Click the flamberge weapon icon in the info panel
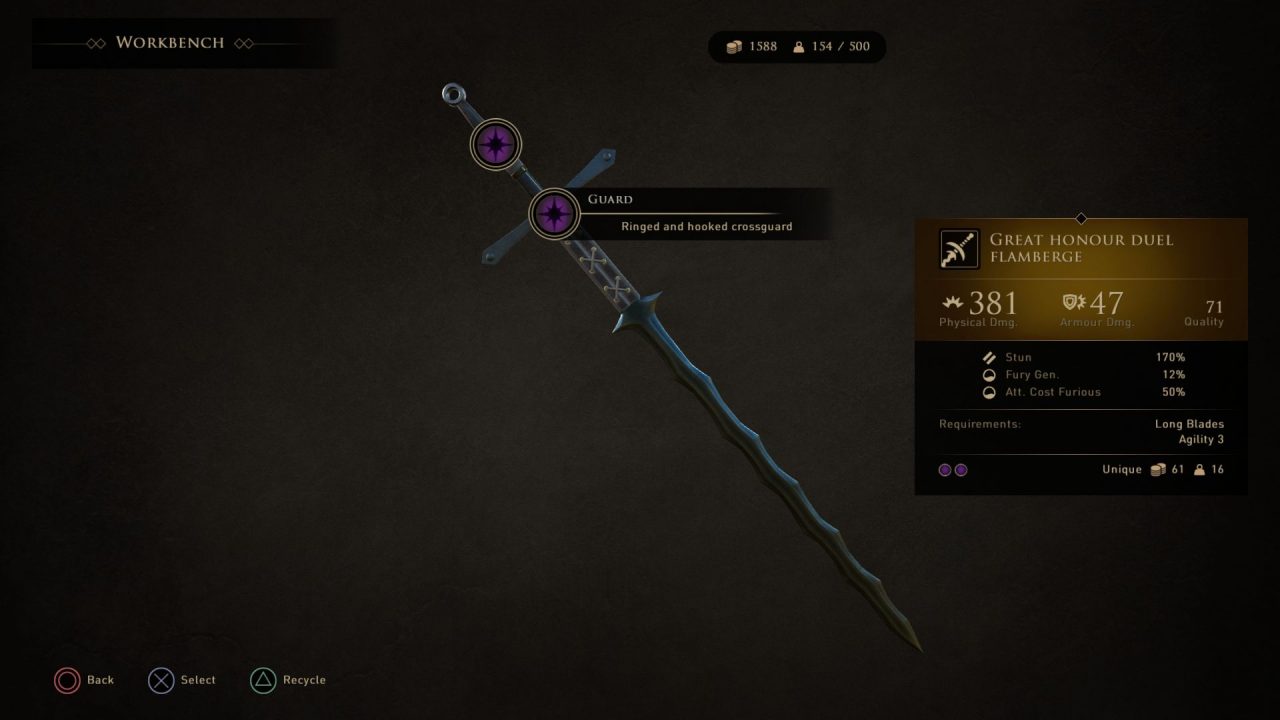 tap(959, 249)
